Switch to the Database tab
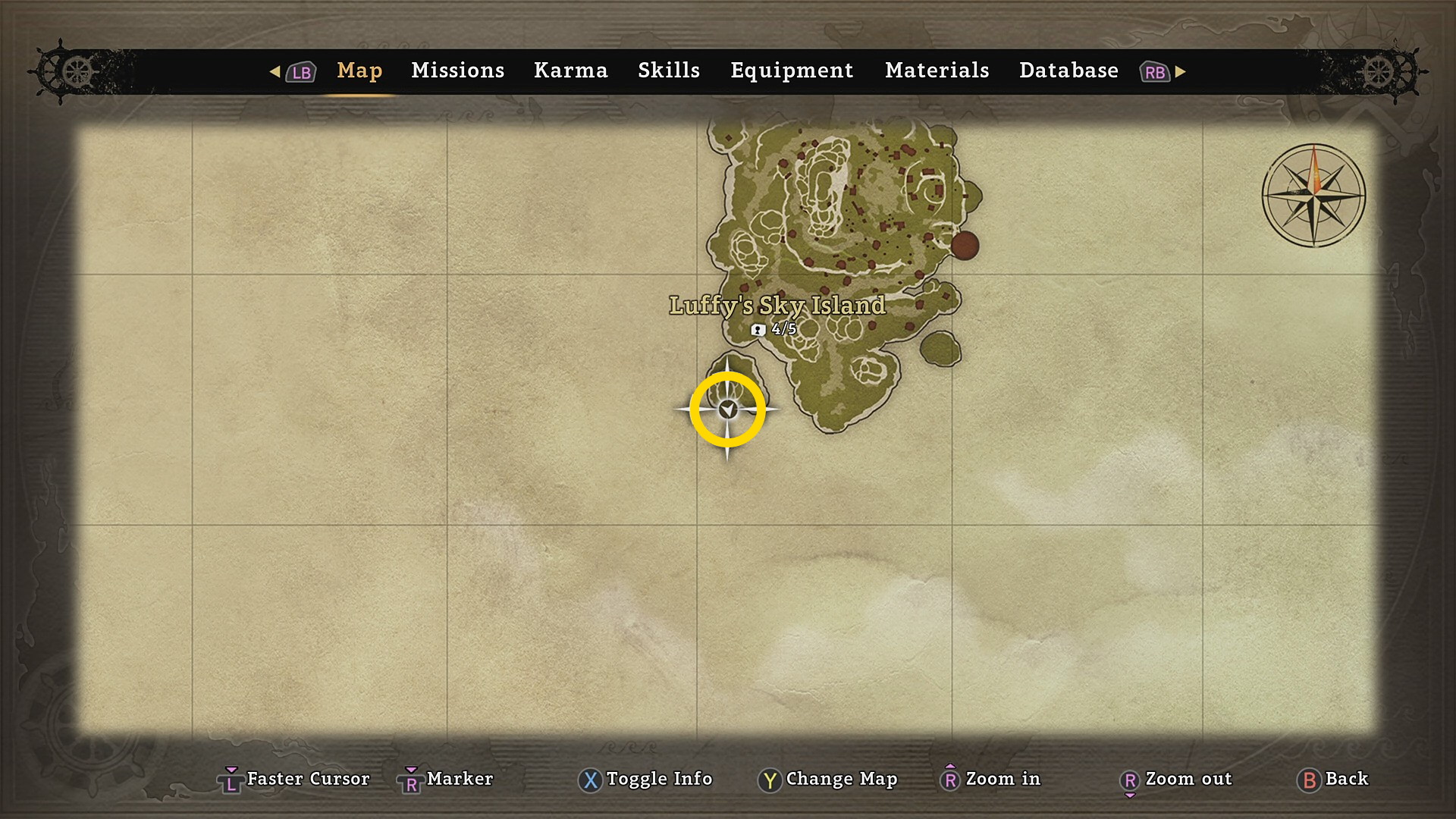 click(x=1068, y=71)
